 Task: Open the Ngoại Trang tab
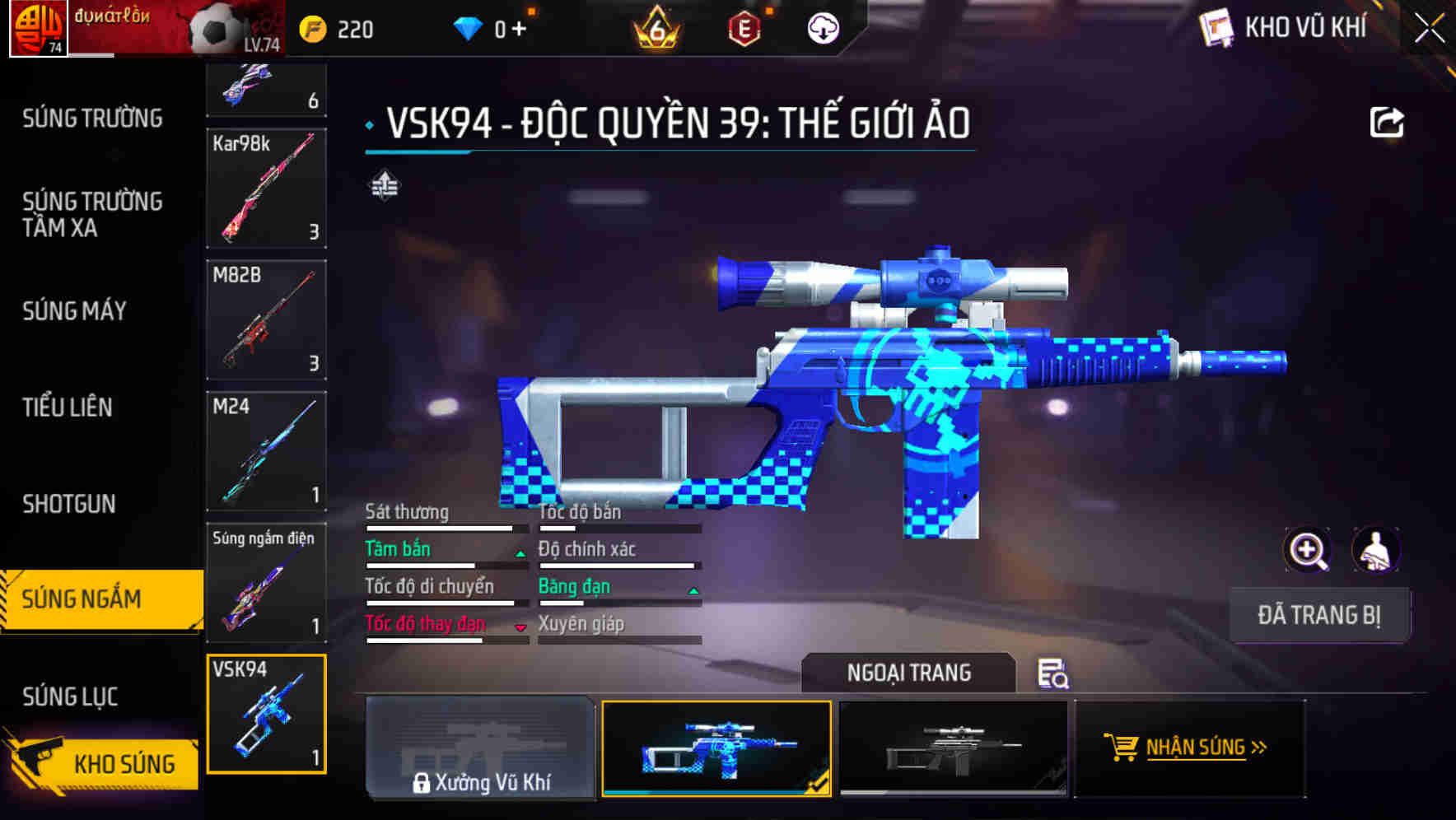coord(909,673)
